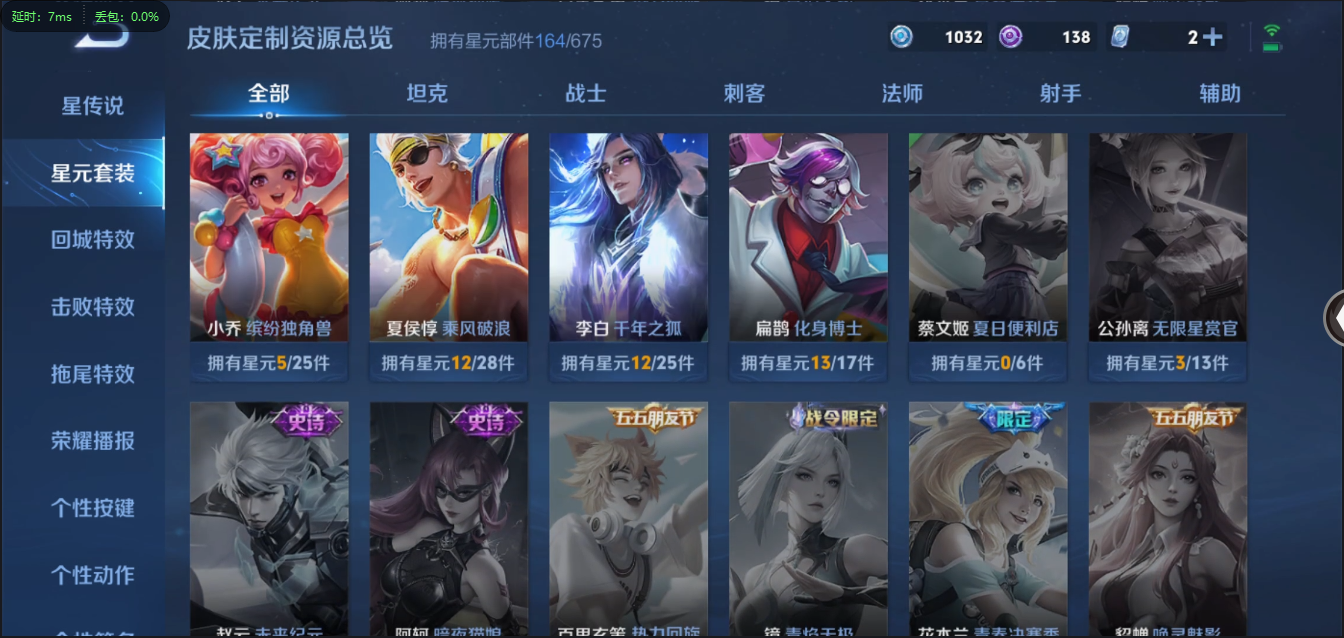Choose the 李白 千年之狐 skin card
The image size is (1344, 638).
pyautogui.click(x=628, y=238)
